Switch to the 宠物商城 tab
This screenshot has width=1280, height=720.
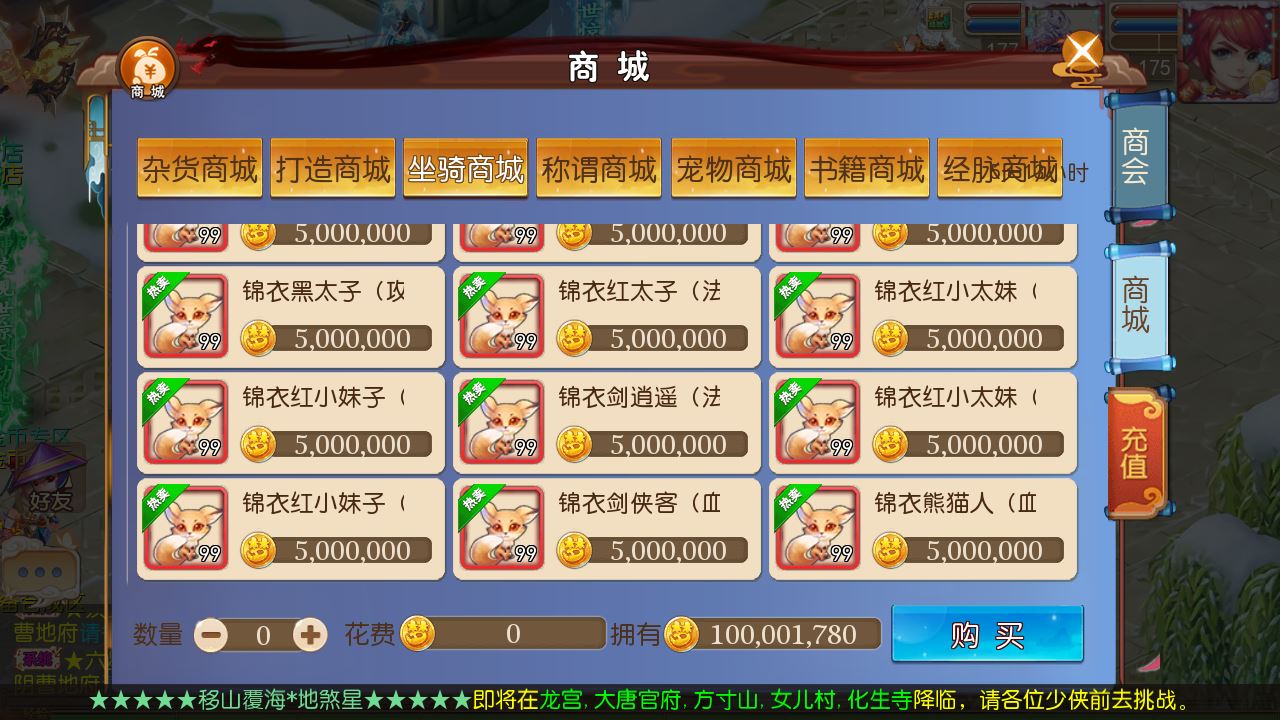click(x=733, y=169)
